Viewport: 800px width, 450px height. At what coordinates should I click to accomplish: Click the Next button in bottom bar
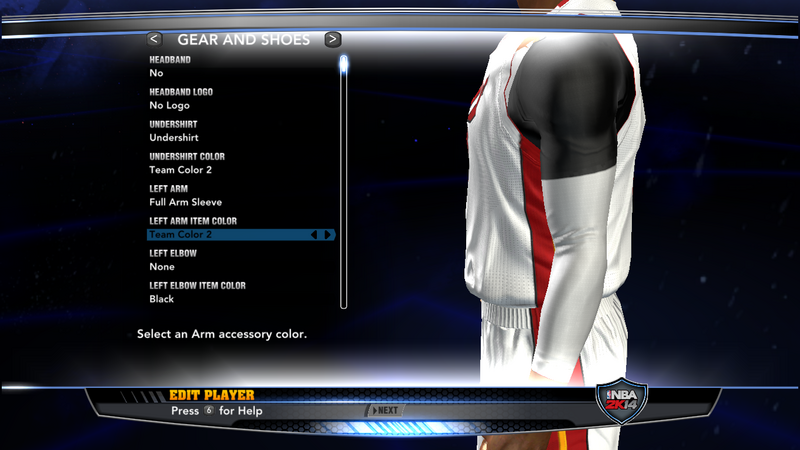pos(385,410)
